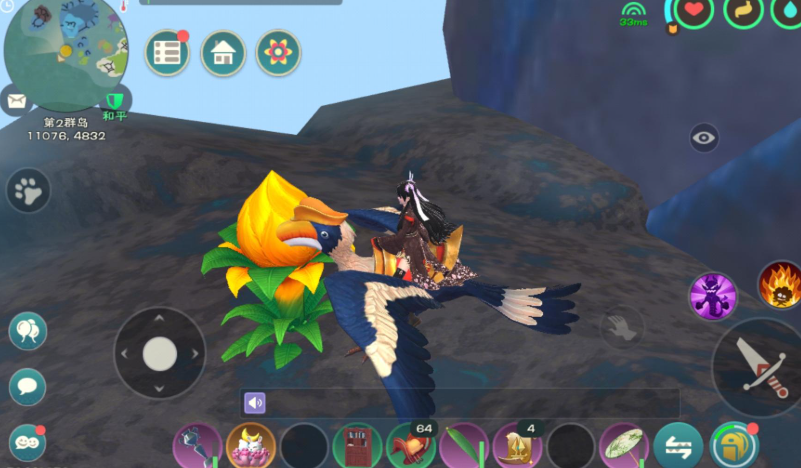Open the chat speech bubble
The image size is (801, 468).
(x=27, y=387)
